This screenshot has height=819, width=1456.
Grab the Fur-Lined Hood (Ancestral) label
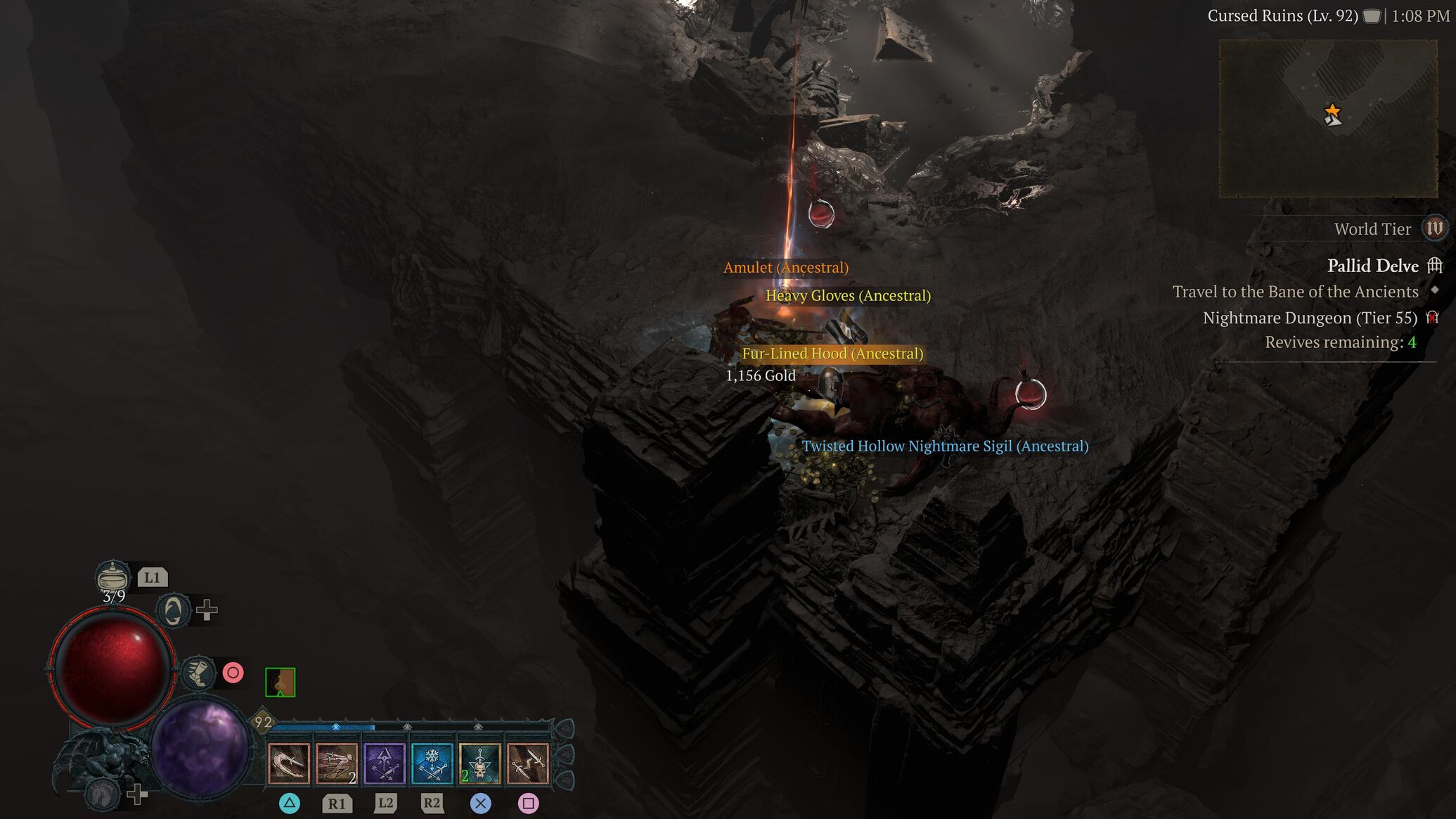point(832,354)
